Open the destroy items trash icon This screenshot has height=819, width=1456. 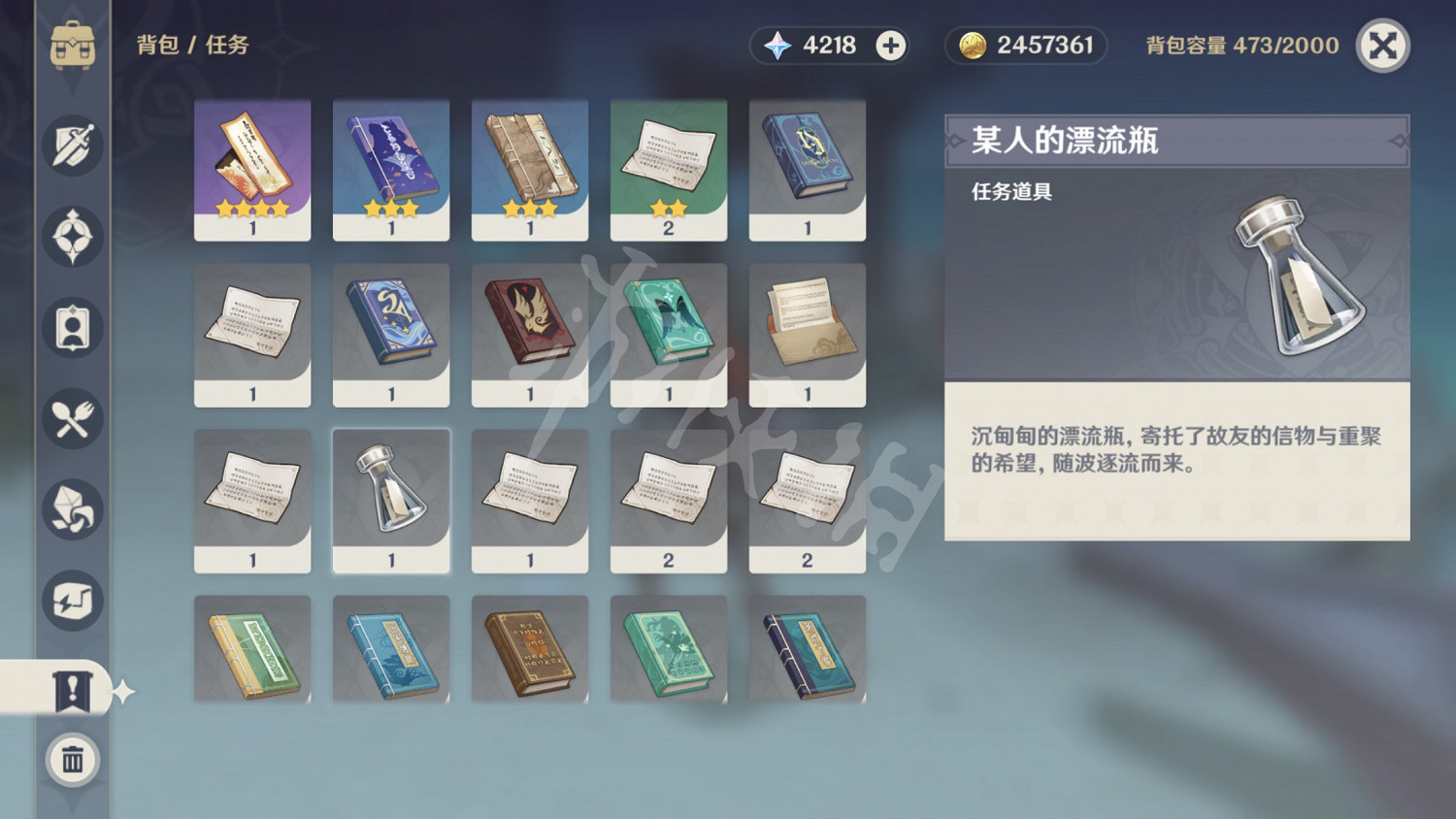coord(73,761)
